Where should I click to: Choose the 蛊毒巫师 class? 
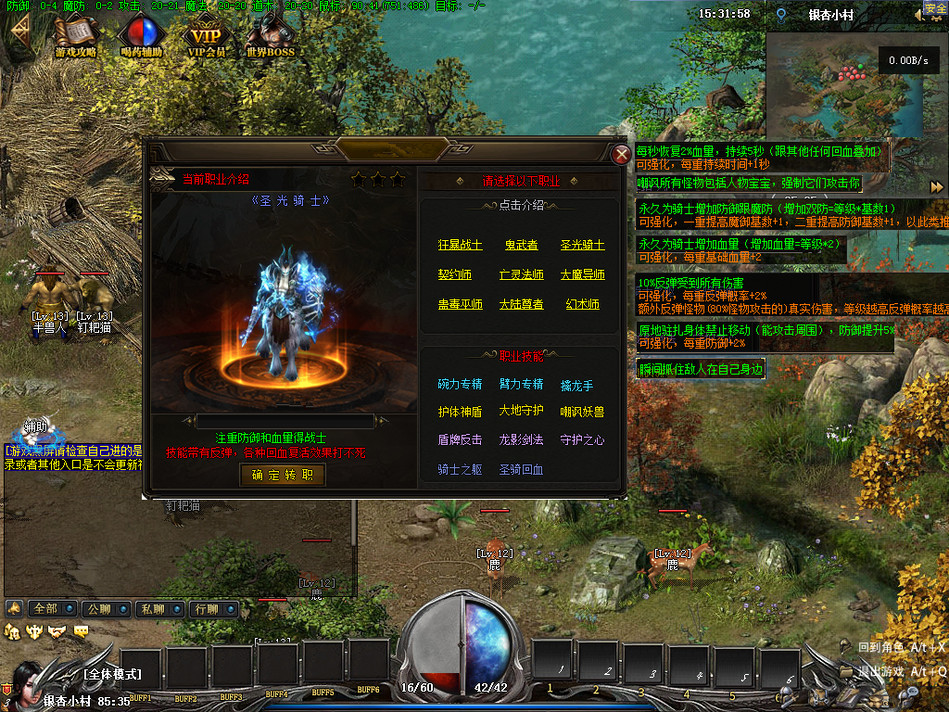[460, 305]
